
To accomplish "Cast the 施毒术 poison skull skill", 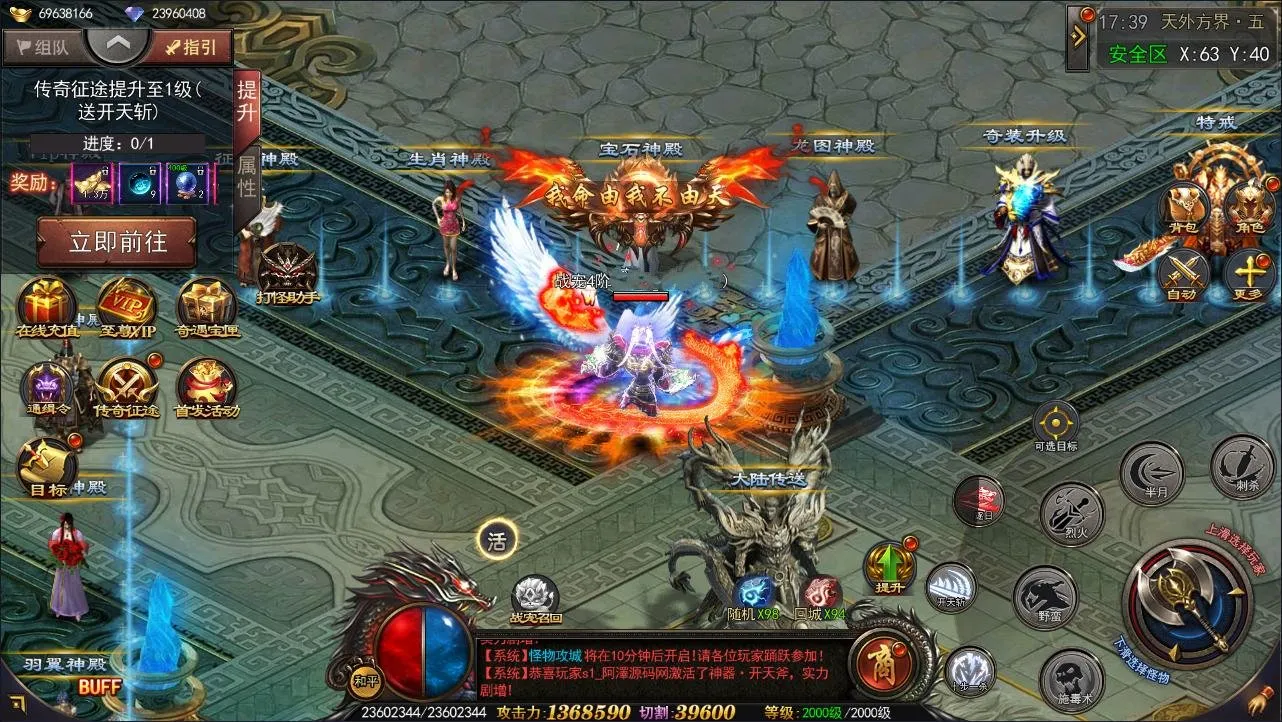I will coord(1071,680).
